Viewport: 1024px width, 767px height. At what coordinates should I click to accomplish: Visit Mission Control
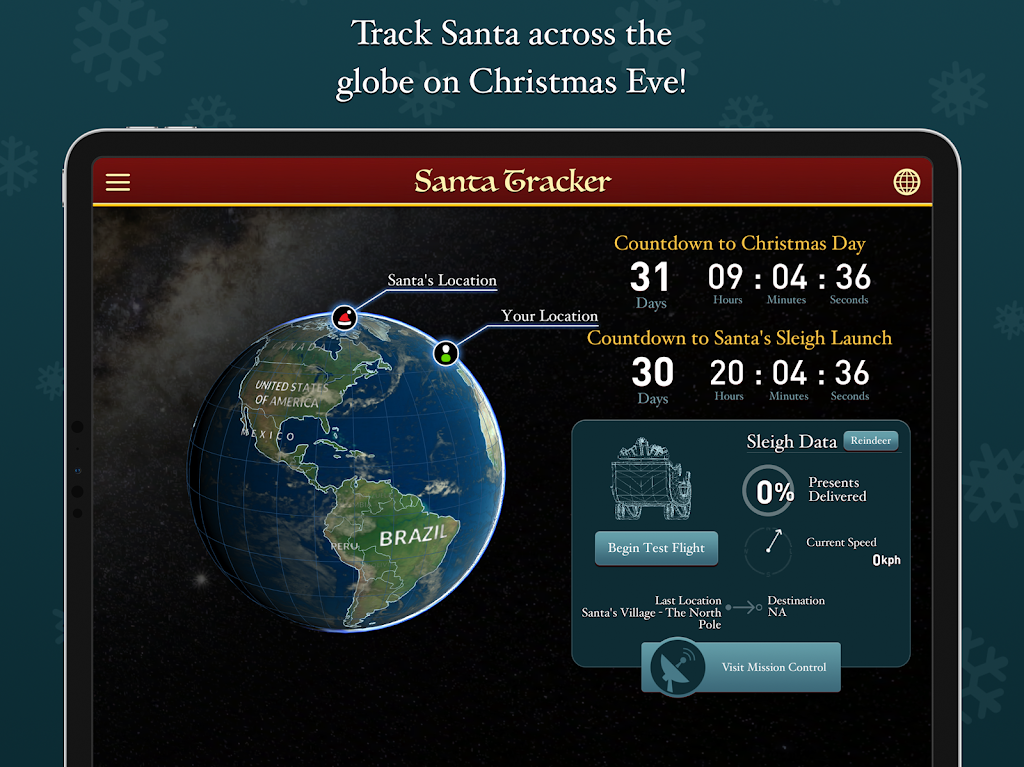tap(741, 667)
